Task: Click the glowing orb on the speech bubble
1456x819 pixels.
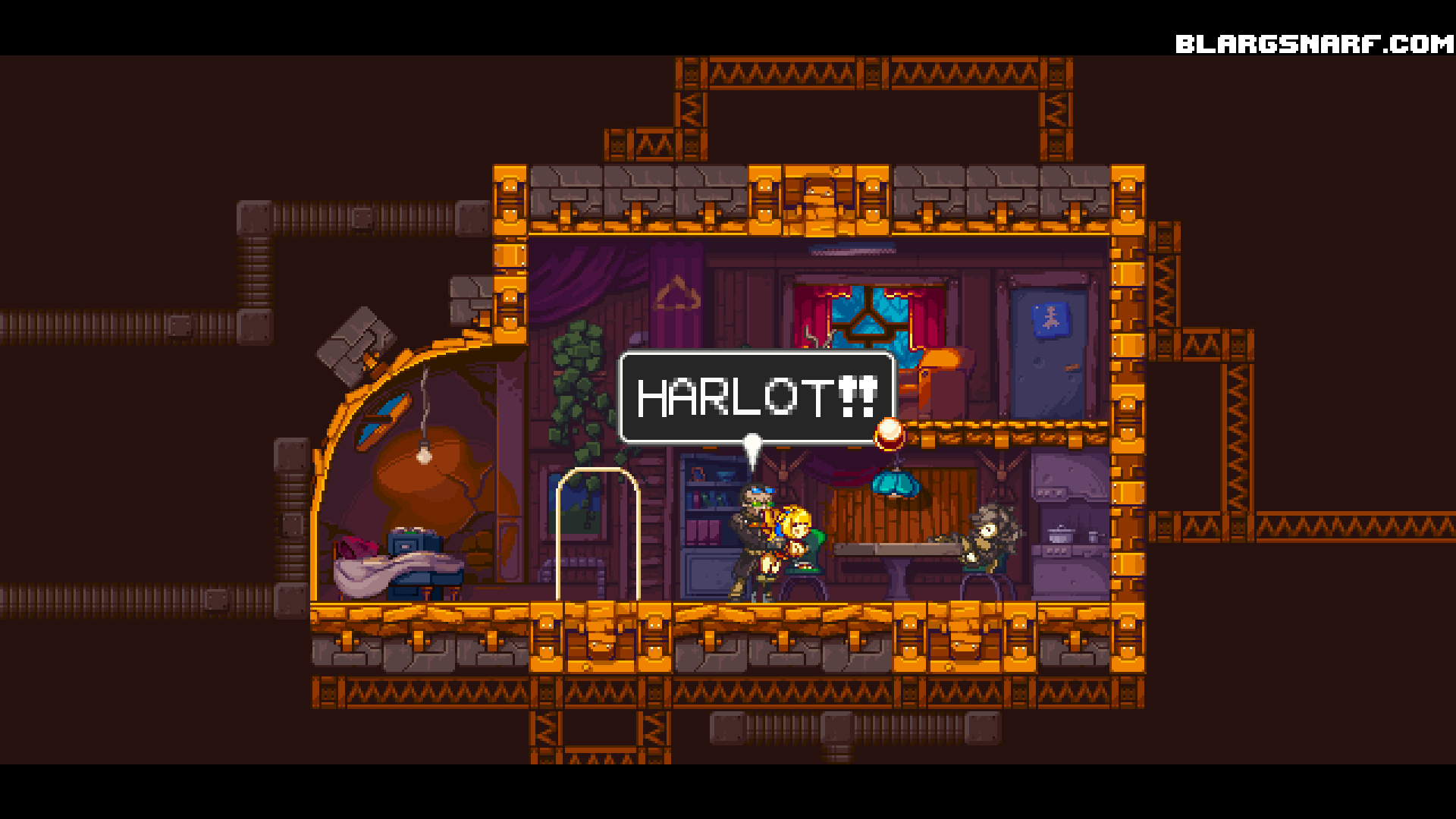Action: (x=890, y=432)
